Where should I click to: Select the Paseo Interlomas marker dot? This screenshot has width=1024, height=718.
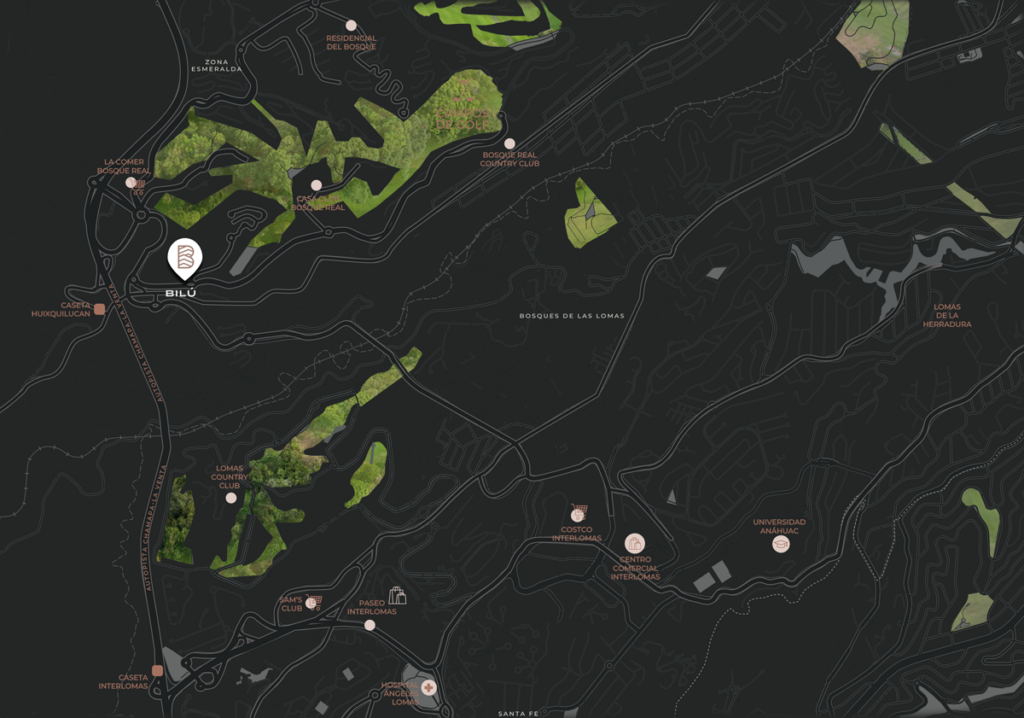(370, 625)
